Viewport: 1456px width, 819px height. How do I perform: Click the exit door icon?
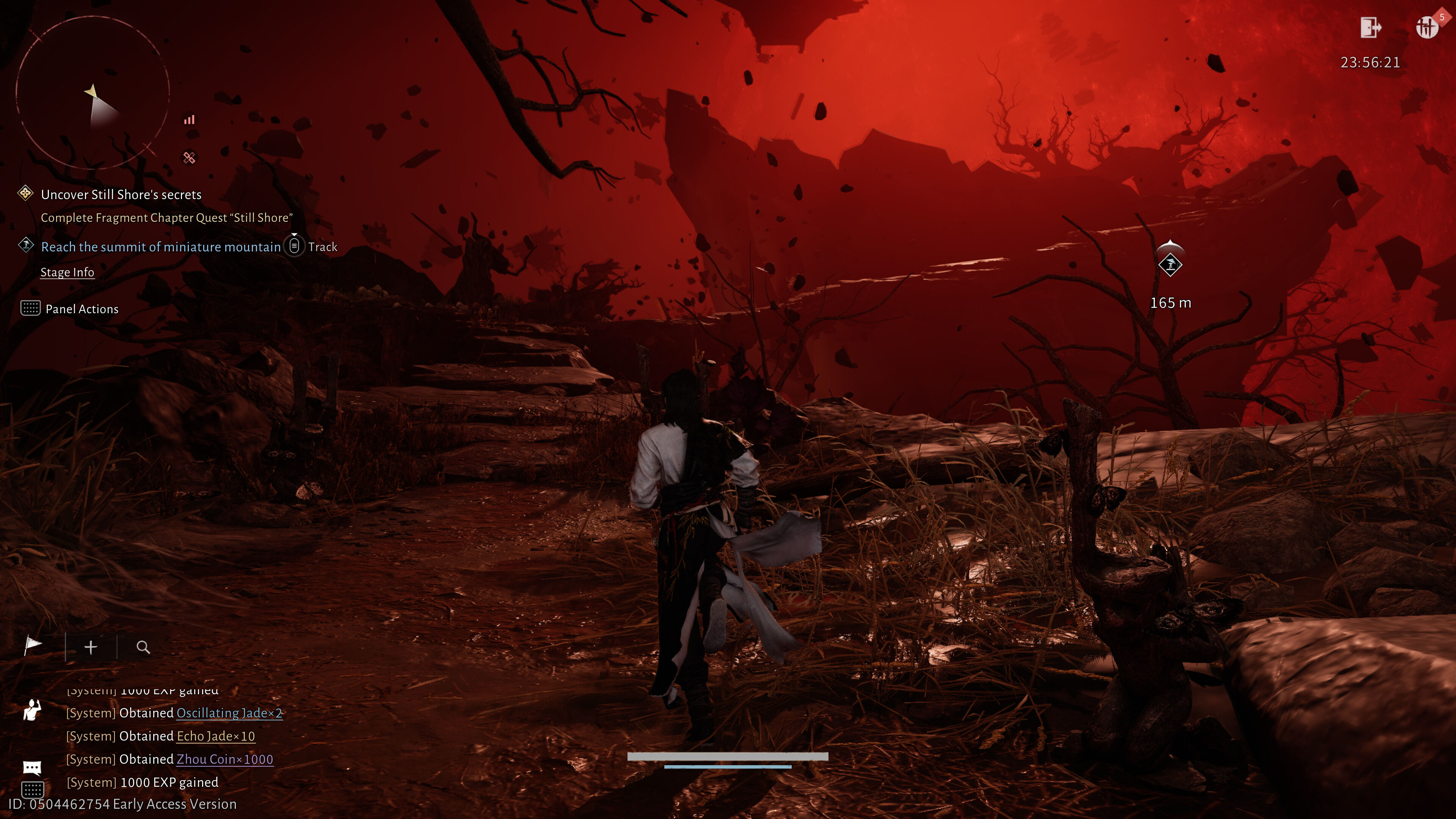[x=1370, y=27]
